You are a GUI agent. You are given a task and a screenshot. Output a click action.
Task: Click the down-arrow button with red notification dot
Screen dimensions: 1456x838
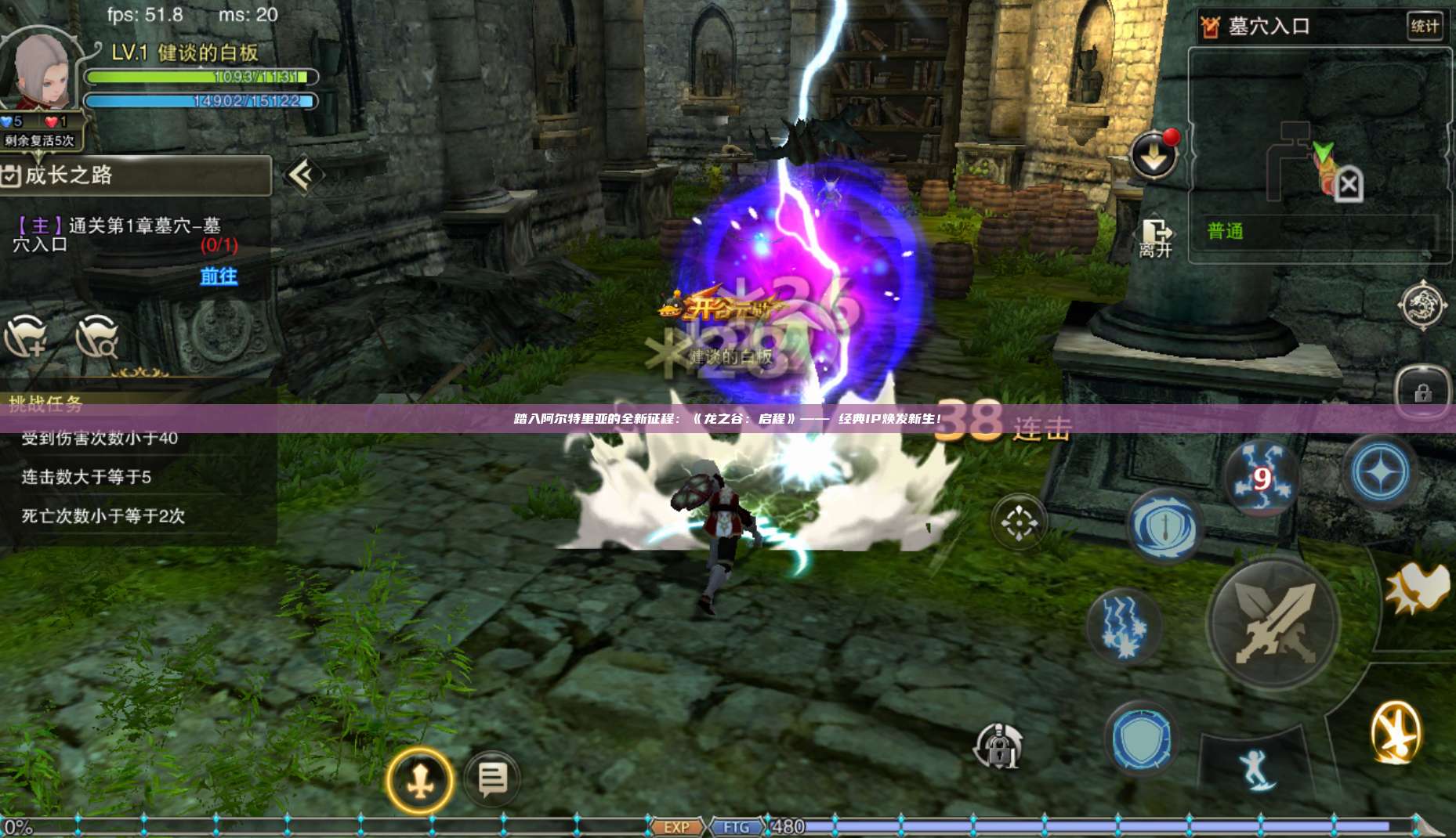click(x=1154, y=155)
